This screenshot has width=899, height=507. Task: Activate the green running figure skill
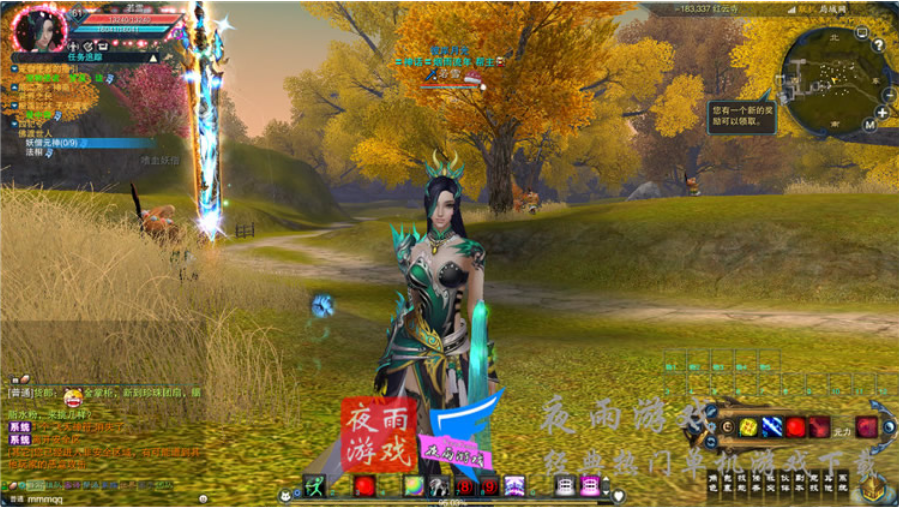(314, 486)
